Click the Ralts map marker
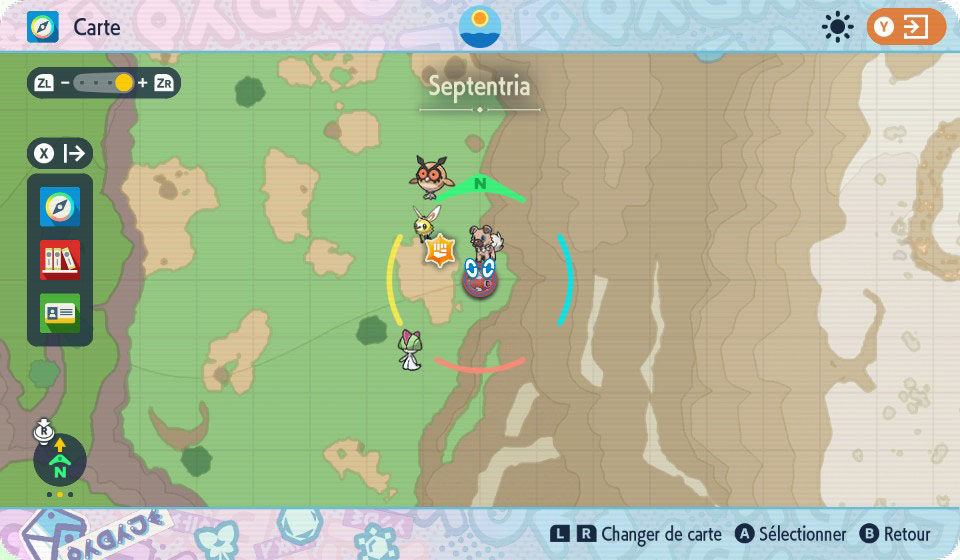This screenshot has width=960, height=560. (410, 349)
